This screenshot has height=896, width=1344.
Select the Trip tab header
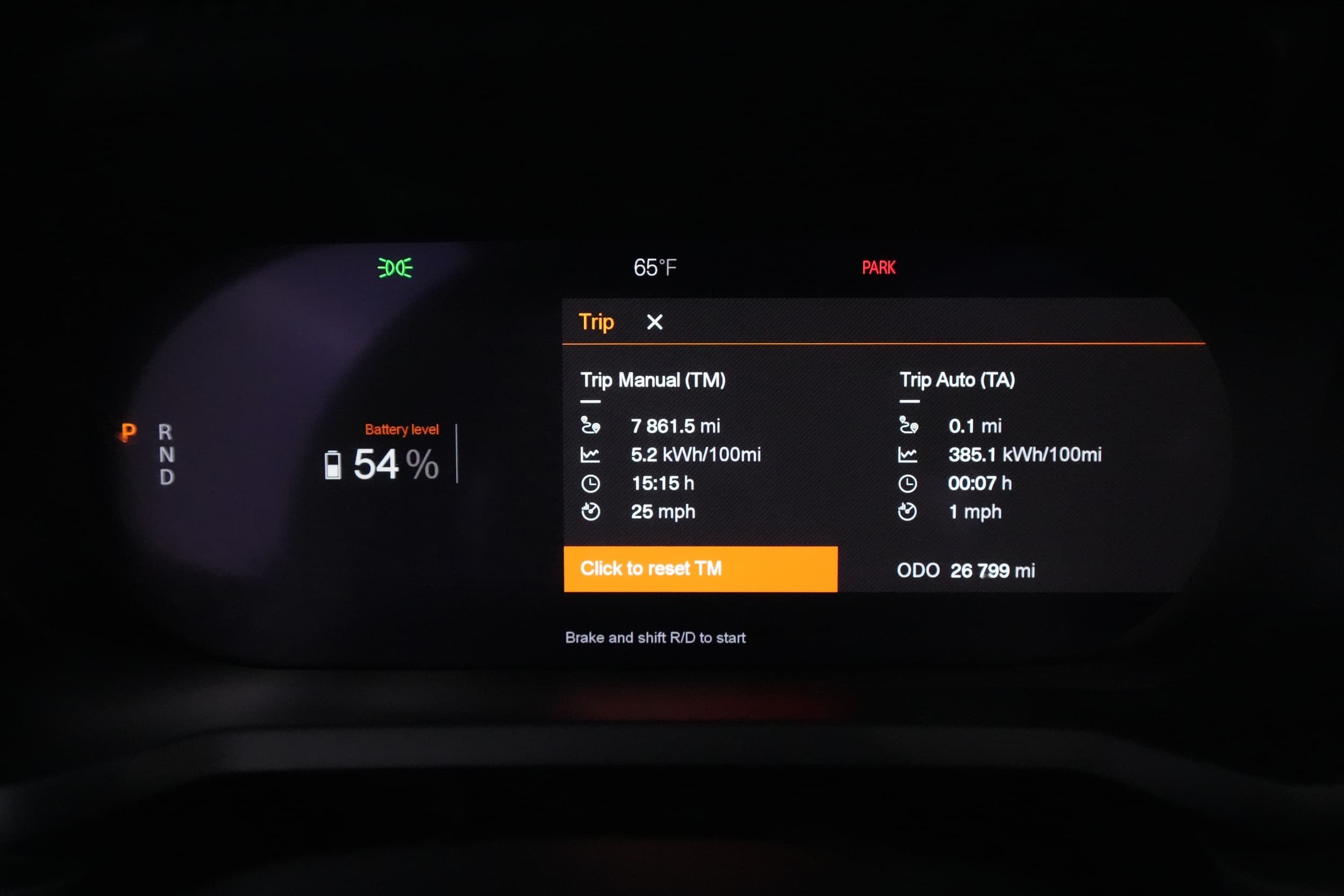coord(596,322)
